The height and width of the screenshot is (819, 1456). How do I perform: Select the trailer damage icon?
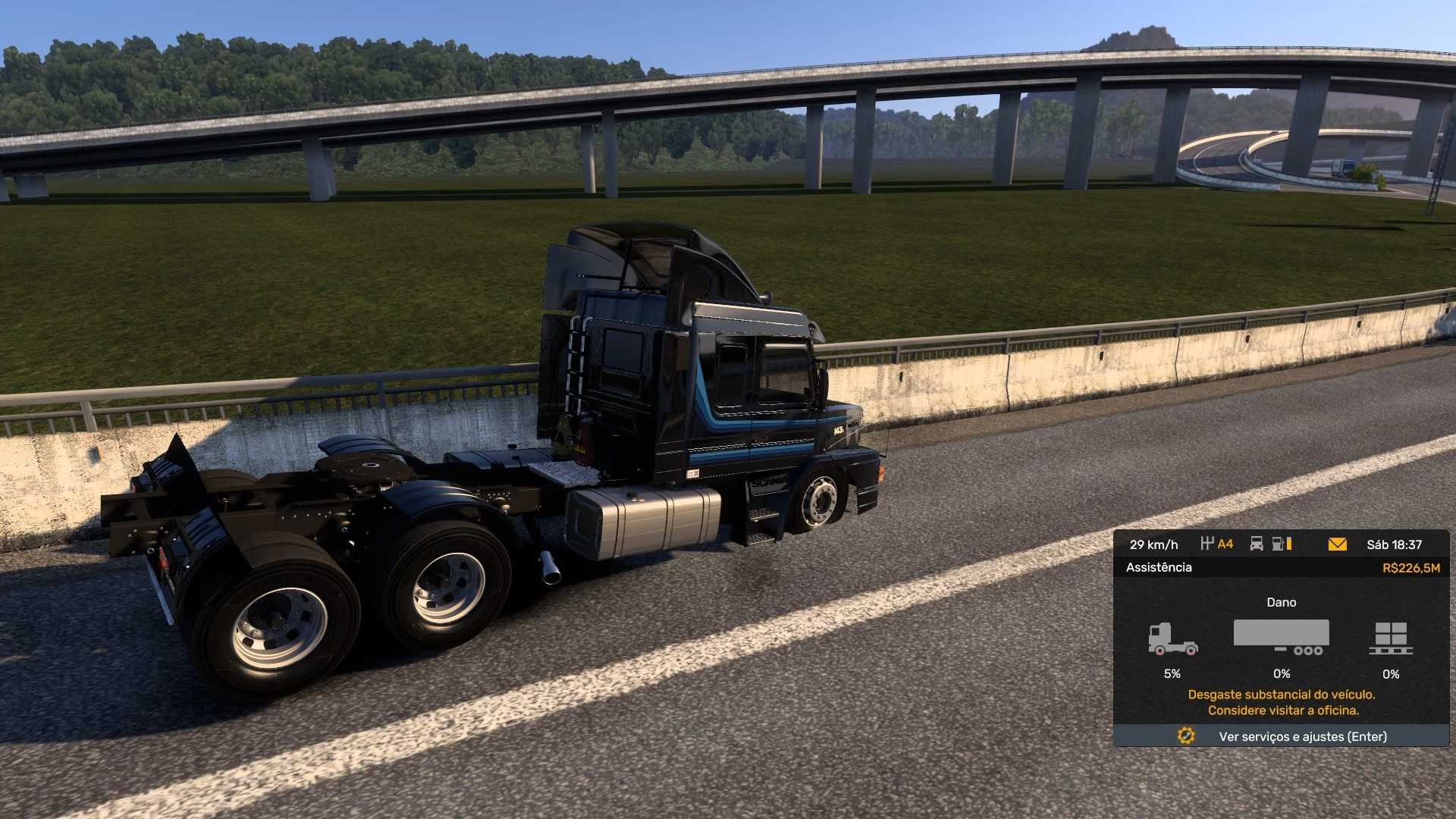1281,638
